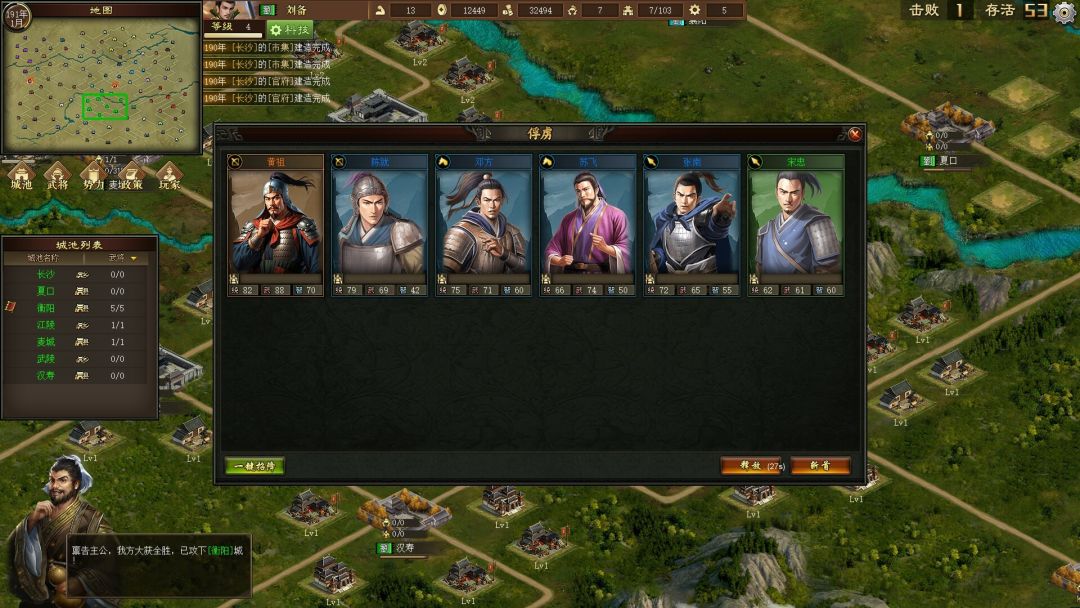The height and width of the screenshot is (608, 1080).
Task: Open settings via the gear icon
Action: pos(1064,12)
